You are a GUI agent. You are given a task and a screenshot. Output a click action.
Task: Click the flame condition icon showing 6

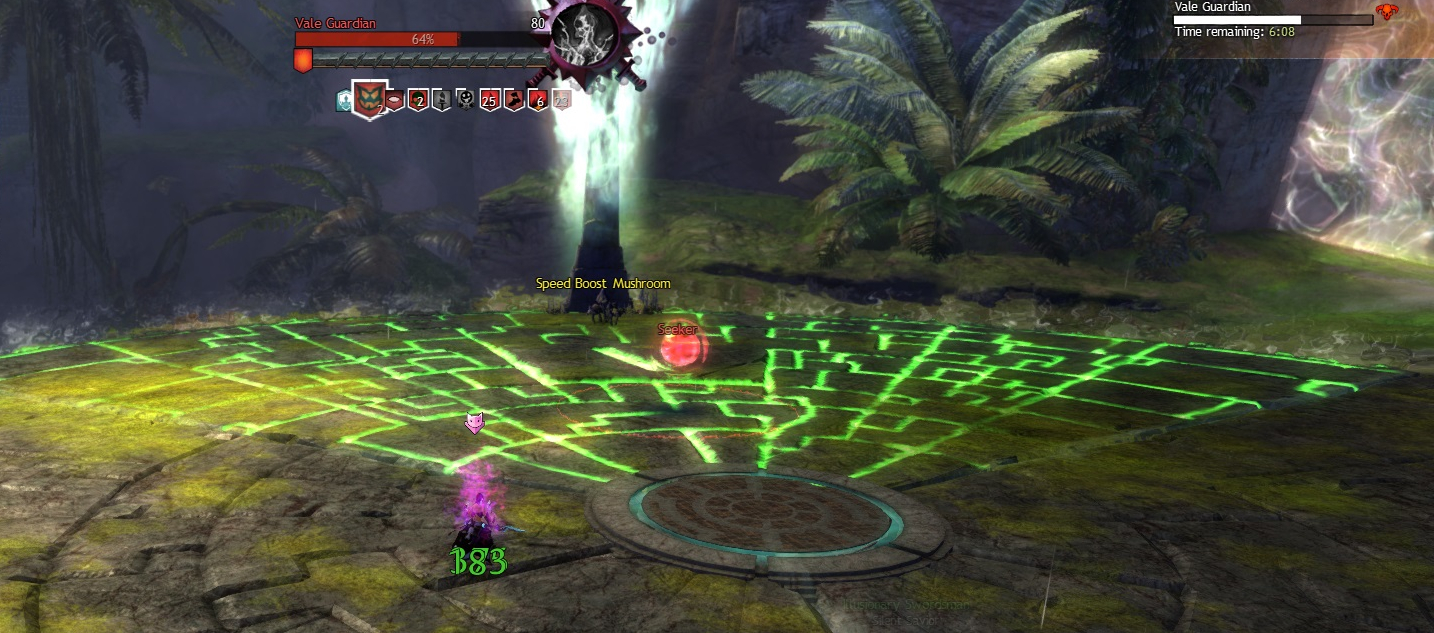coord(537,100)
